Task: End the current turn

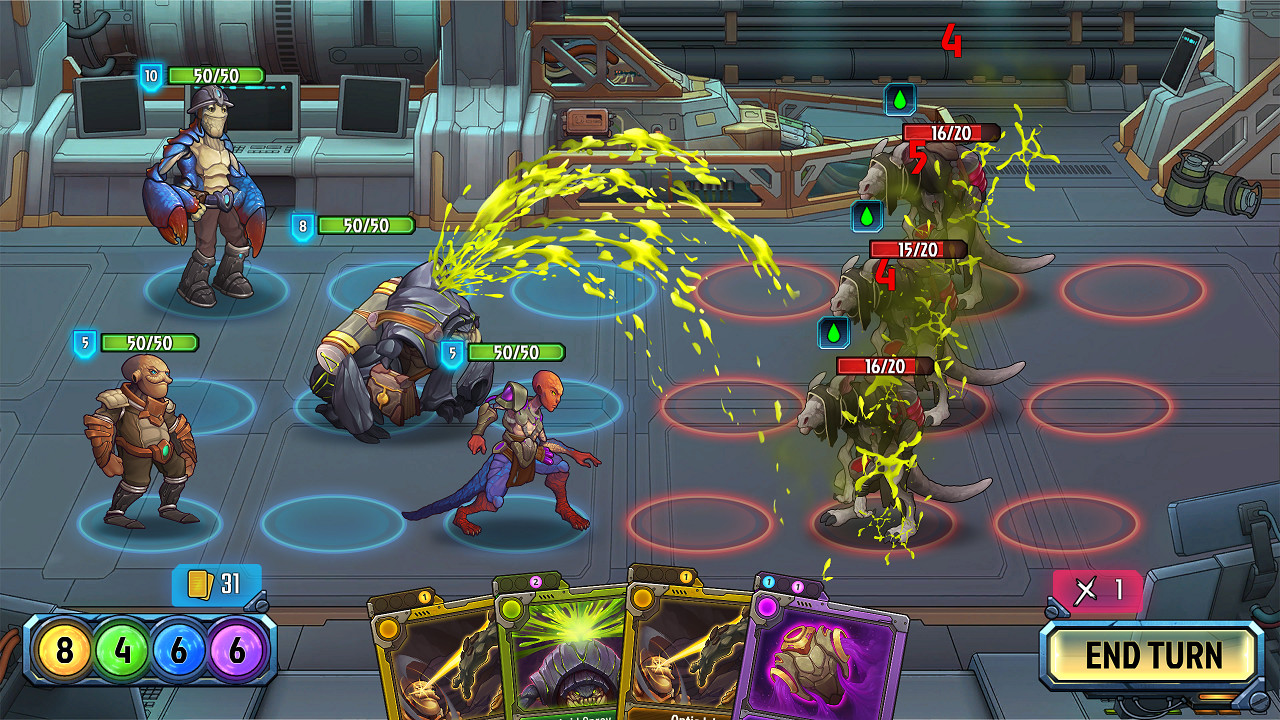Action: pos(1153,656)
